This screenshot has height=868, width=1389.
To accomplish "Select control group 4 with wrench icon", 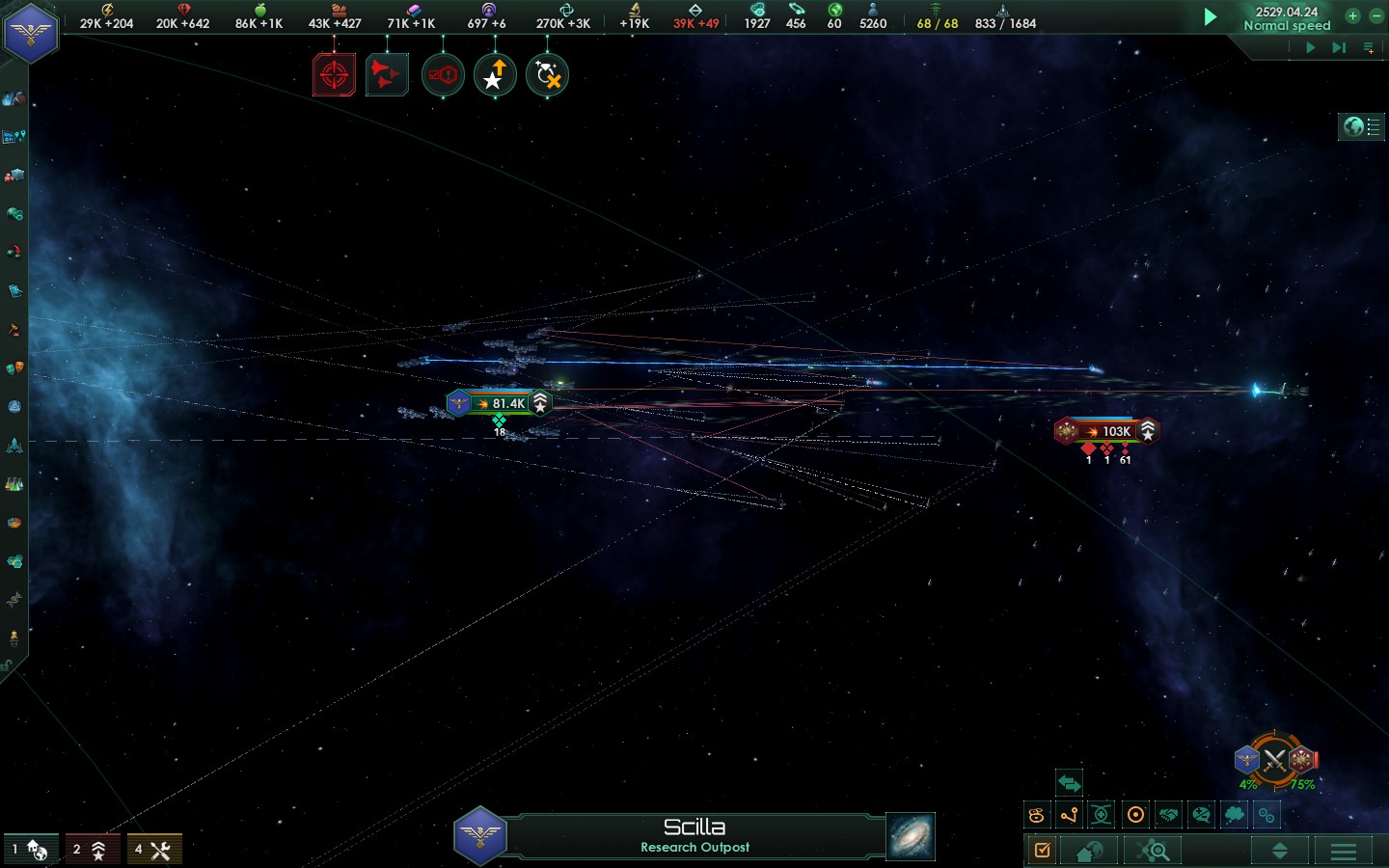I will 153,850.
